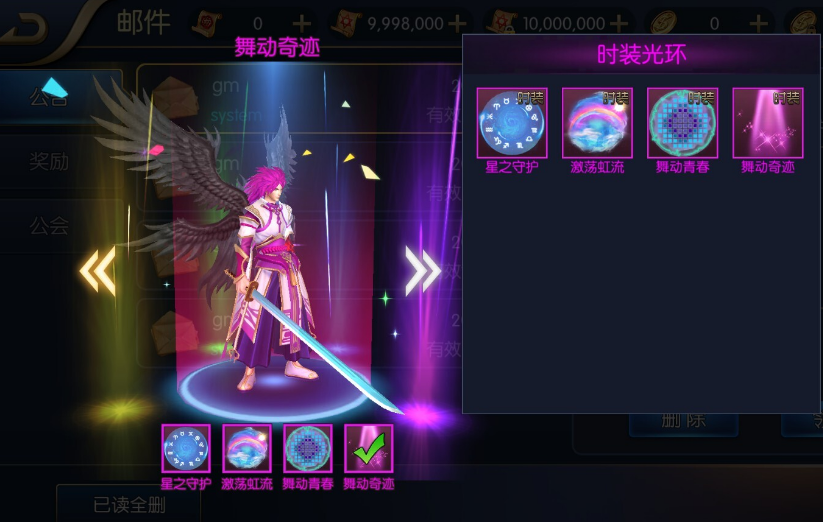Click the 删除 button
823x522 pixels.
(x=685, y=421)
